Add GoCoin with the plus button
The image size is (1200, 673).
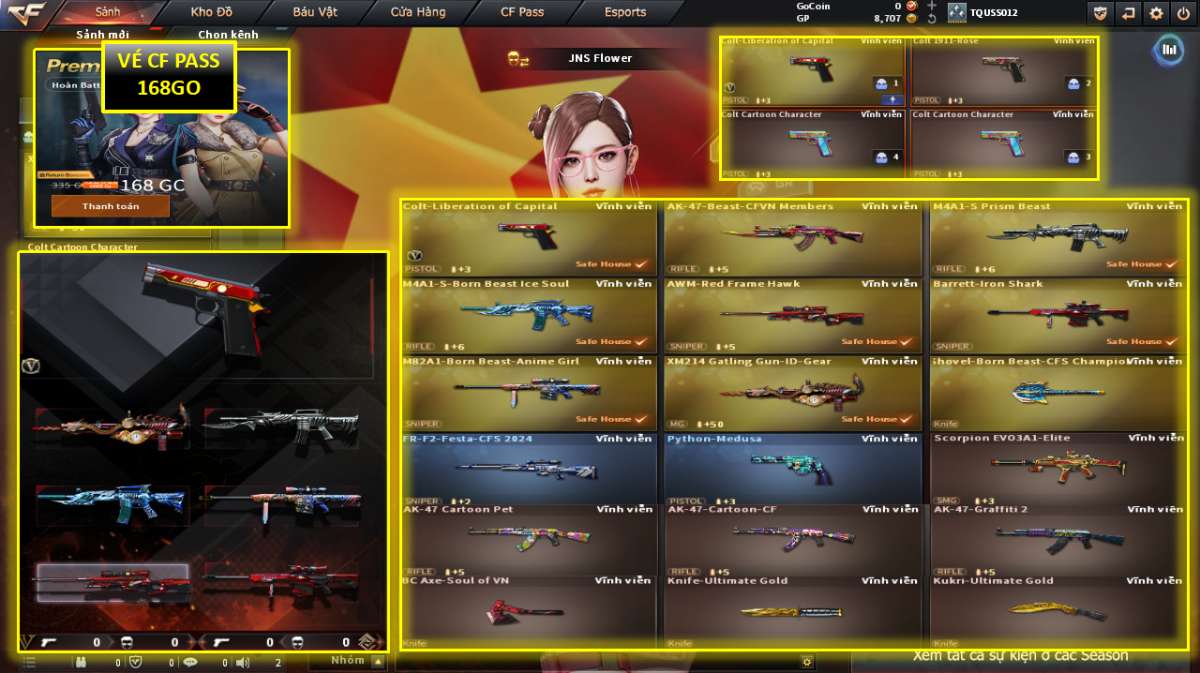(931, 6)
